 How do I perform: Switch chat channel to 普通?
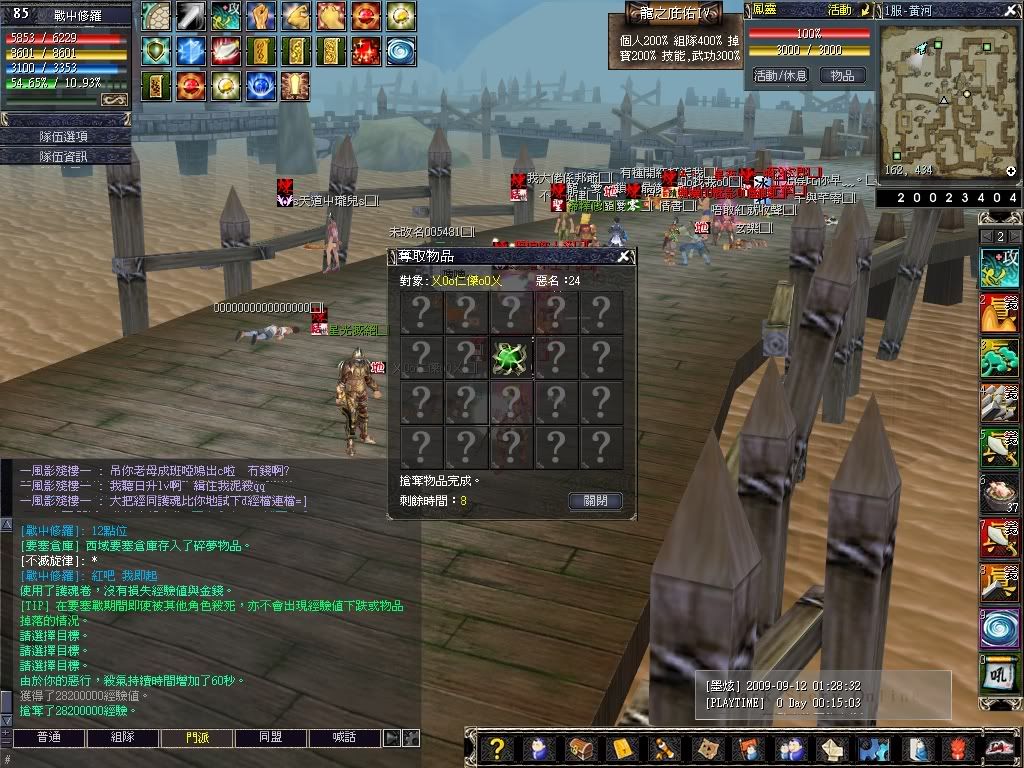click(47, 738)
